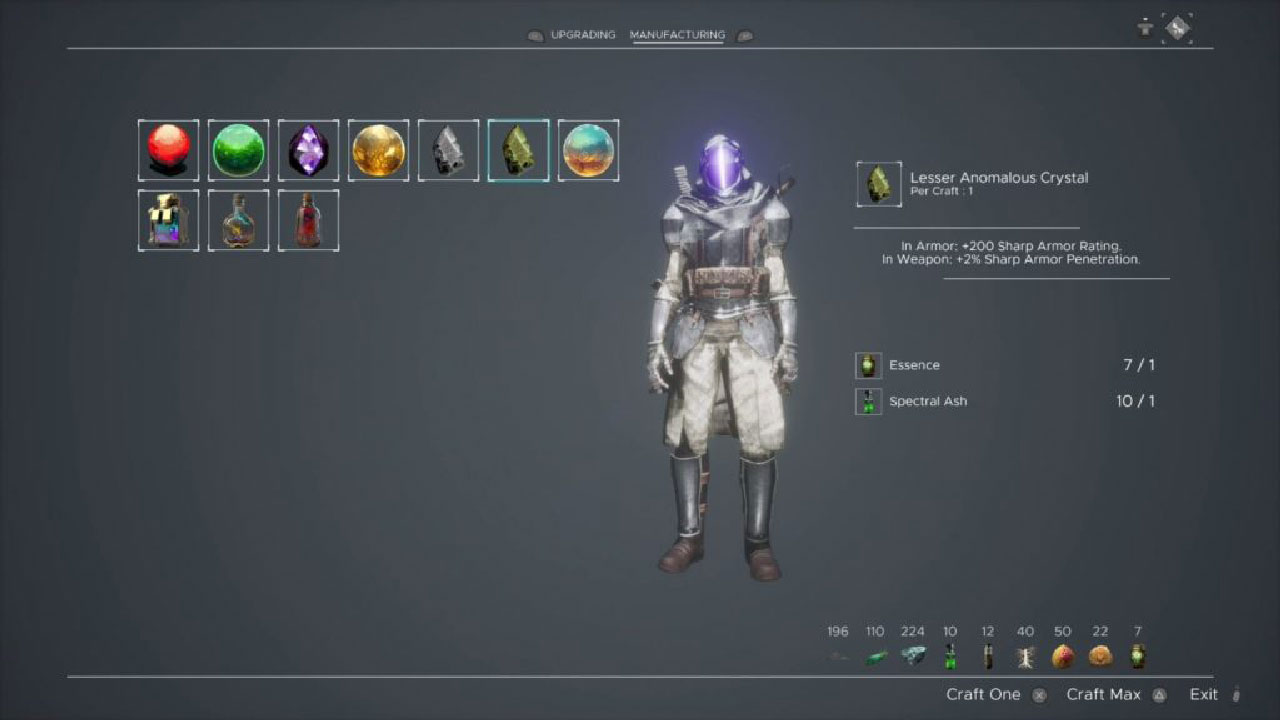Choose Craft Max
Viewport: 1280px width, 720px height.
coord(1104,694)
